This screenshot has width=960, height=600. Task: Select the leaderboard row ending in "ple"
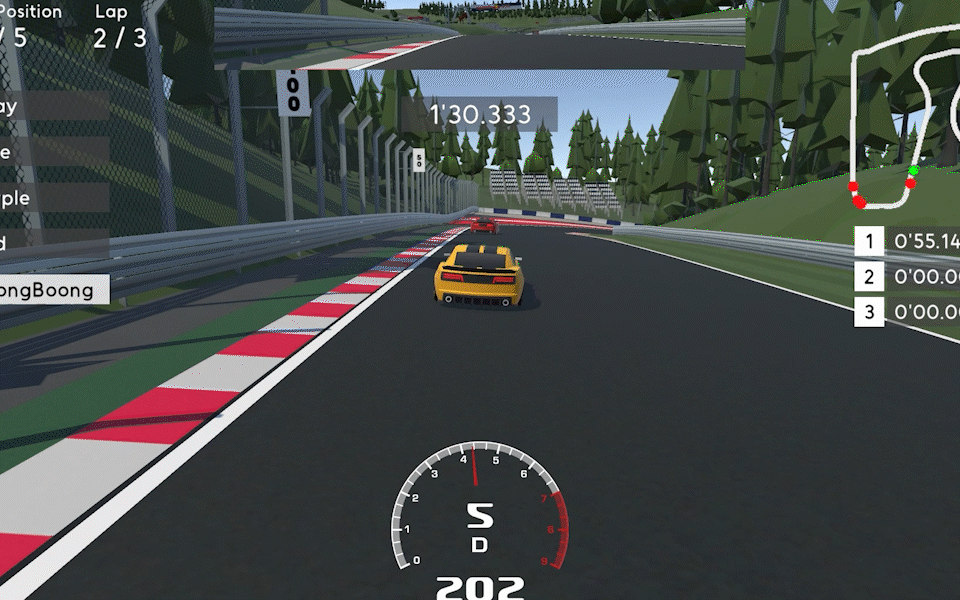(50, 198)
